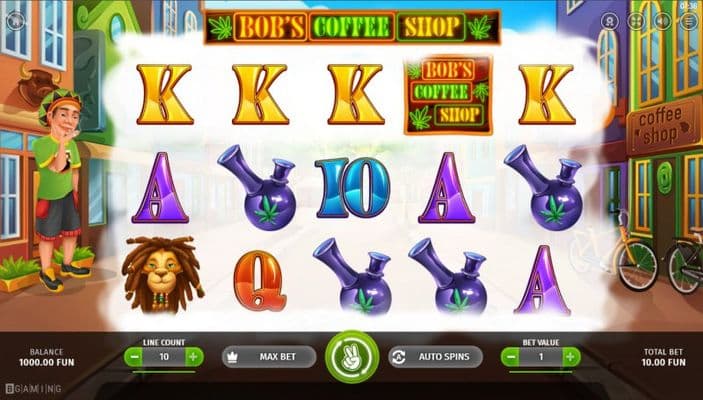
Task: Spin the reels with the green peace-sign button
Action: pyautogui.click(x=351, y=357)
